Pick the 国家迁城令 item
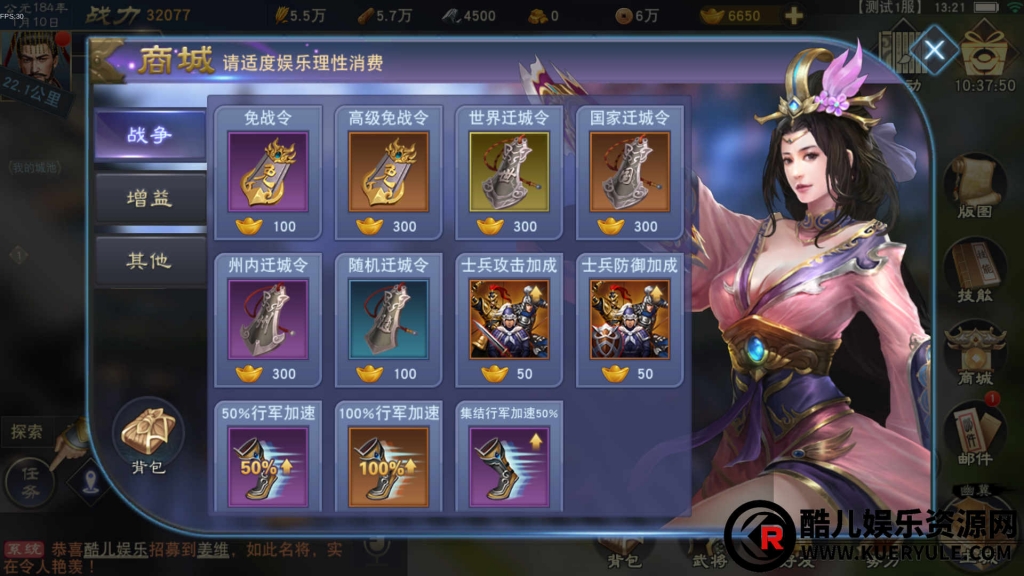This screenshot has width=1024, height=576. point(630,170)
